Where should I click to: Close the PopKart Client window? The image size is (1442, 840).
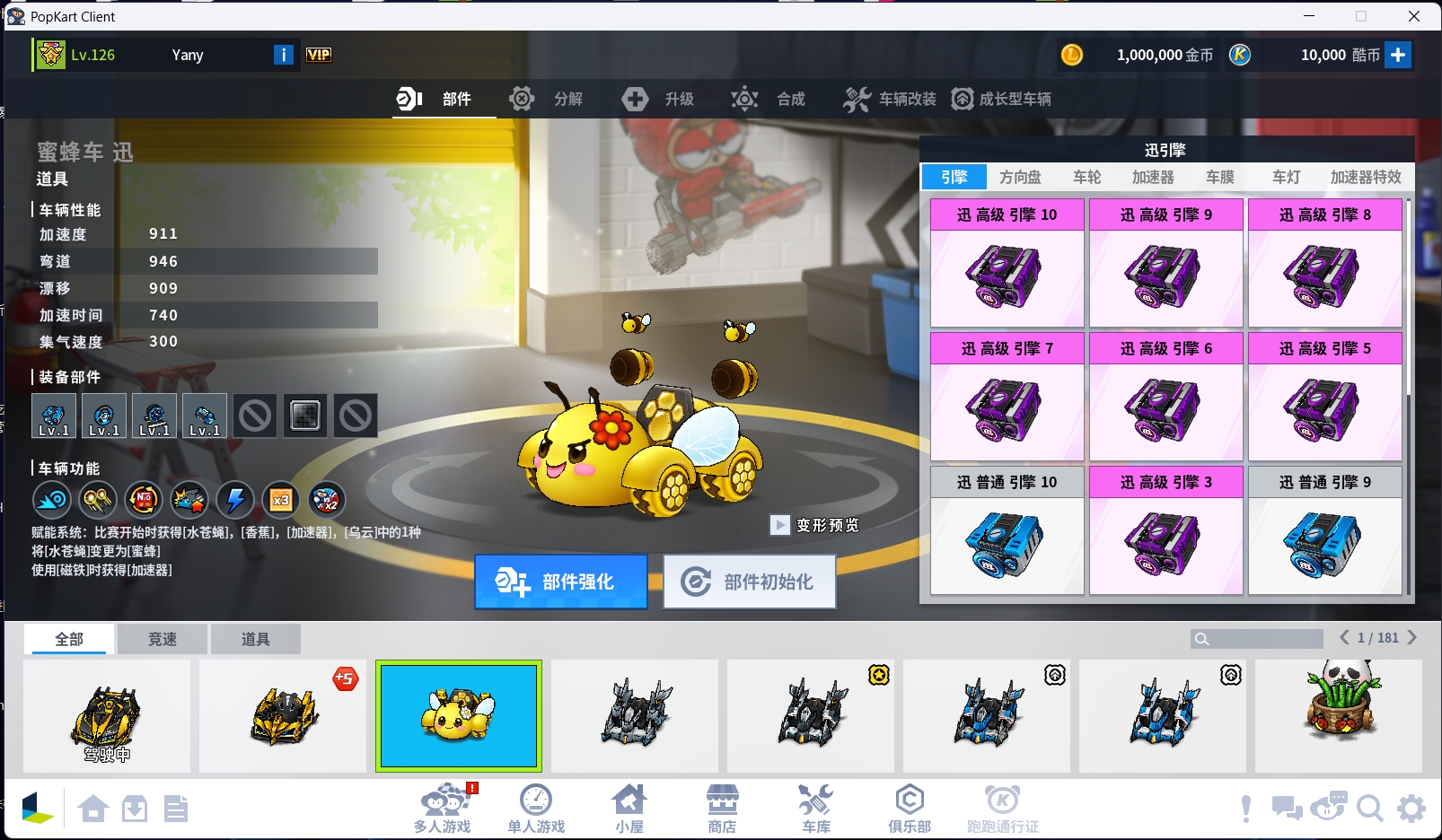pos(1414,16)
